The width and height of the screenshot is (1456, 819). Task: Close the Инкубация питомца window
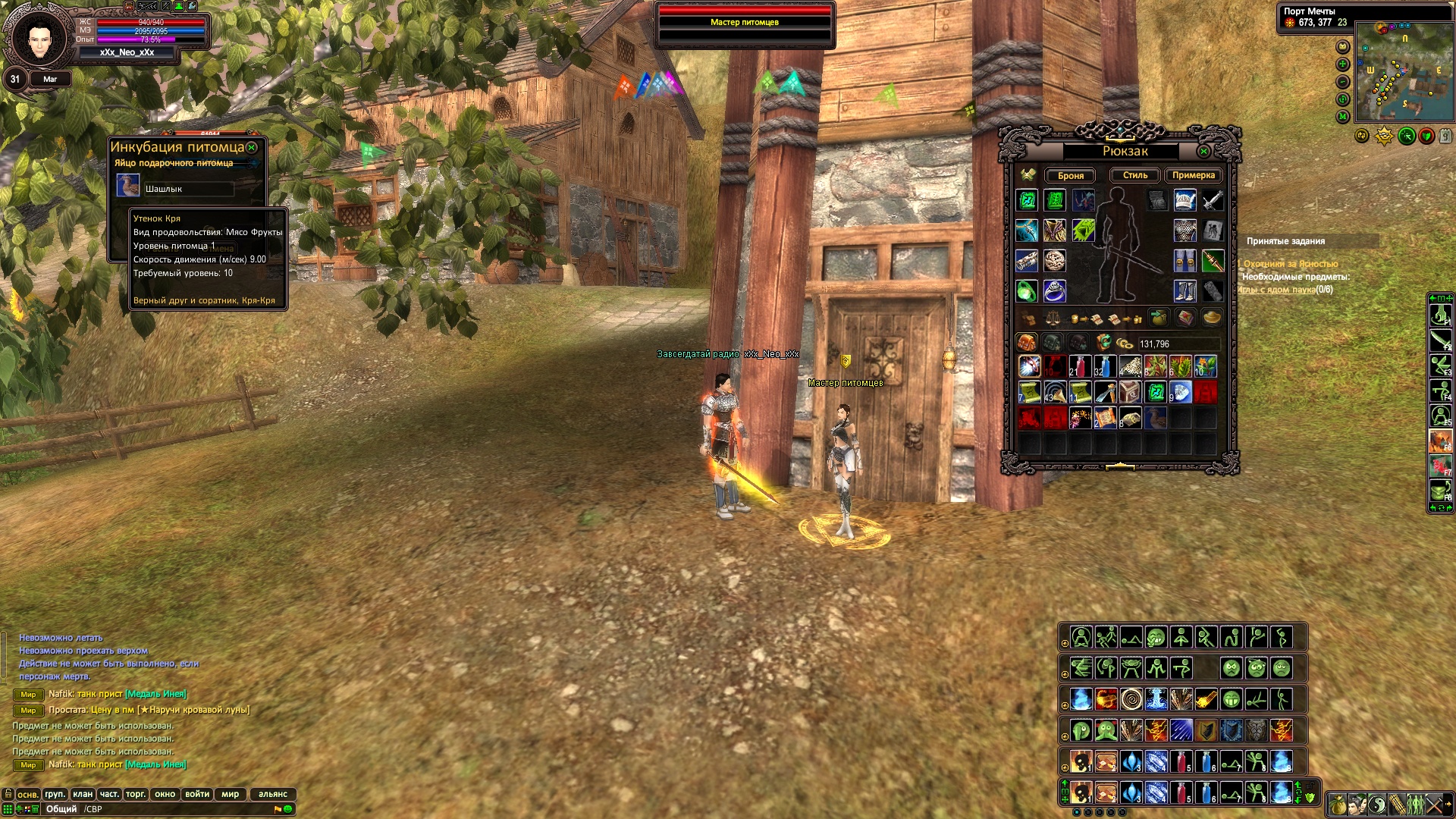pyautogui.click(x=252, y=147)
